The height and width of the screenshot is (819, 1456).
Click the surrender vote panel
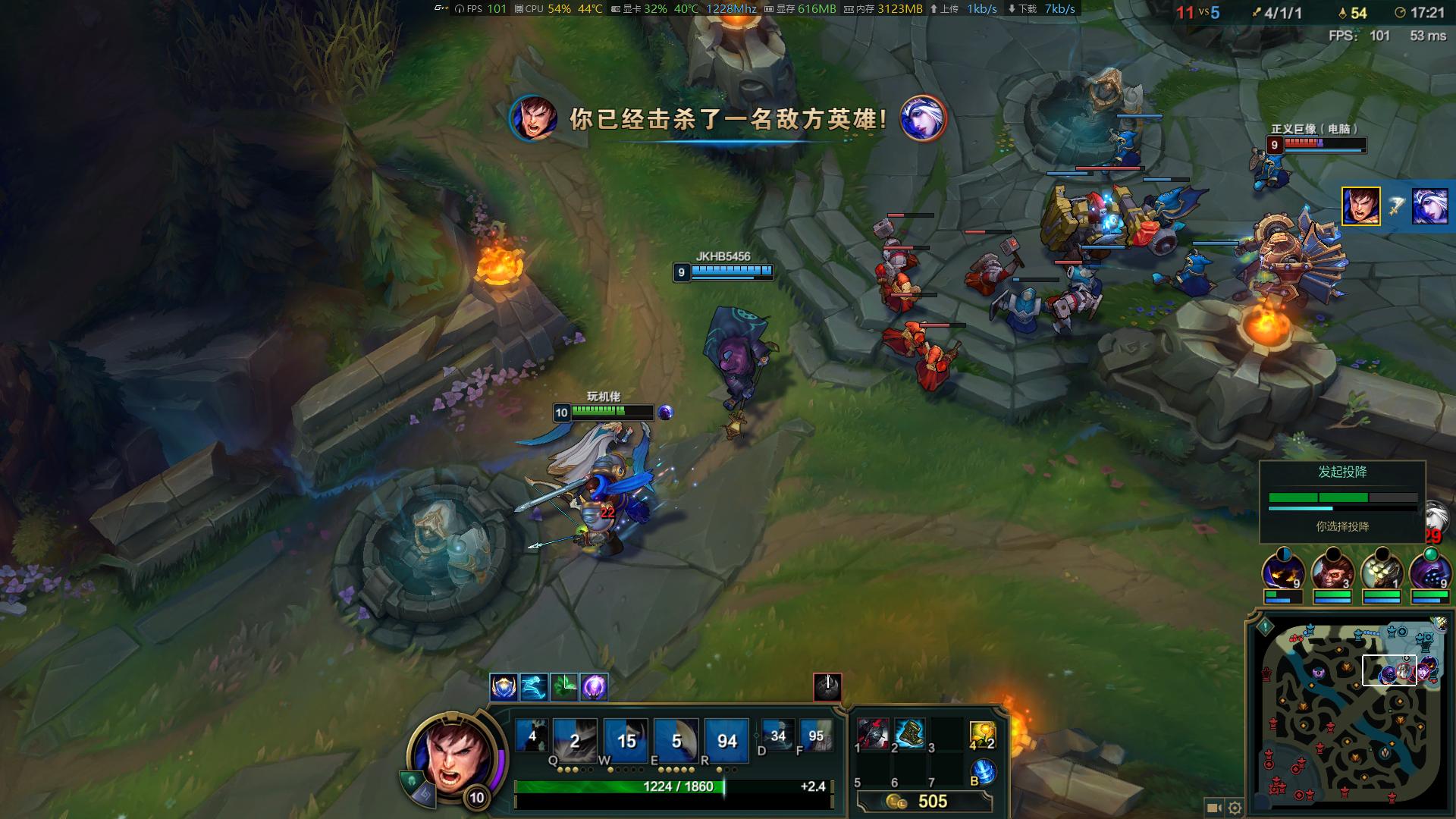pyautogui.click(x=1342, y=500)
